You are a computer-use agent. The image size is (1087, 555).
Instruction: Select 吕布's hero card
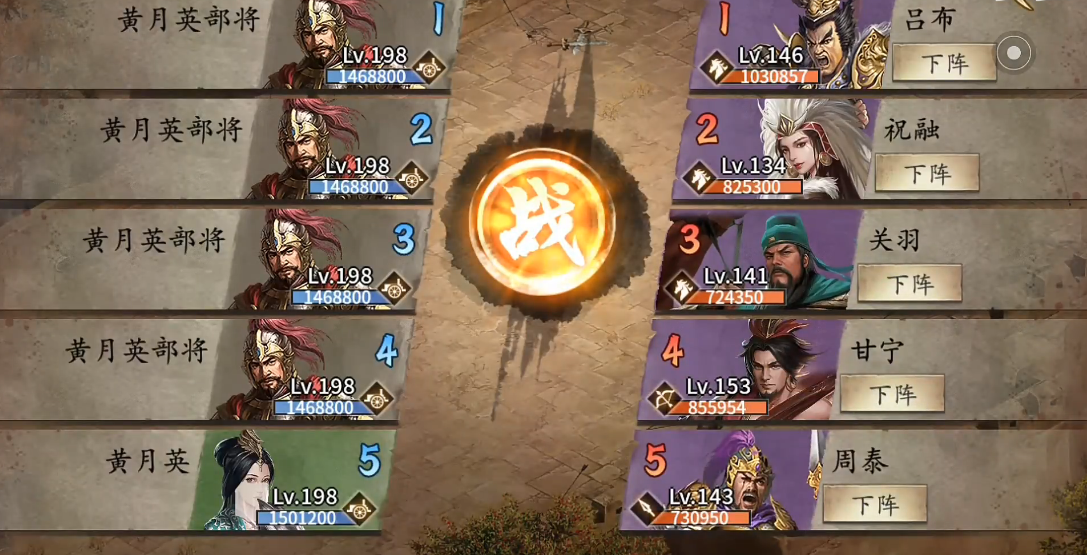(800, 45)
